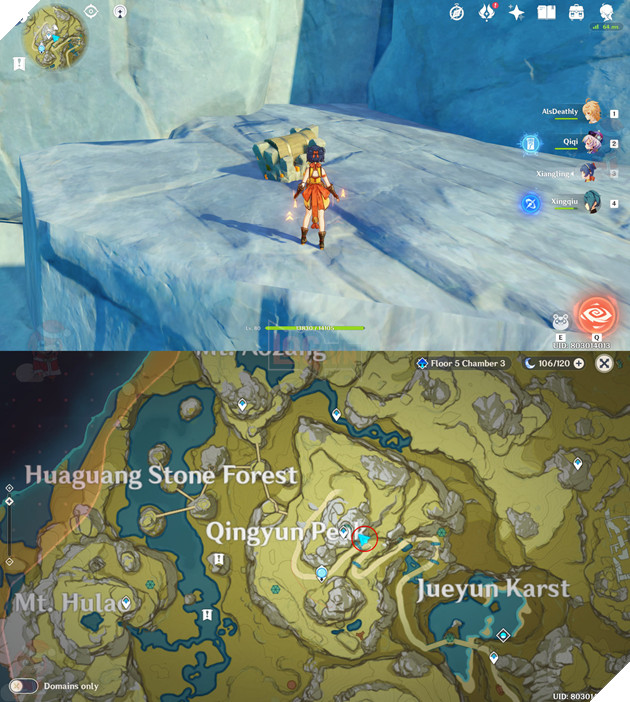Open the adventurer book icon
630x702 pixels.
pyautogui.click(x=546, y=13)
